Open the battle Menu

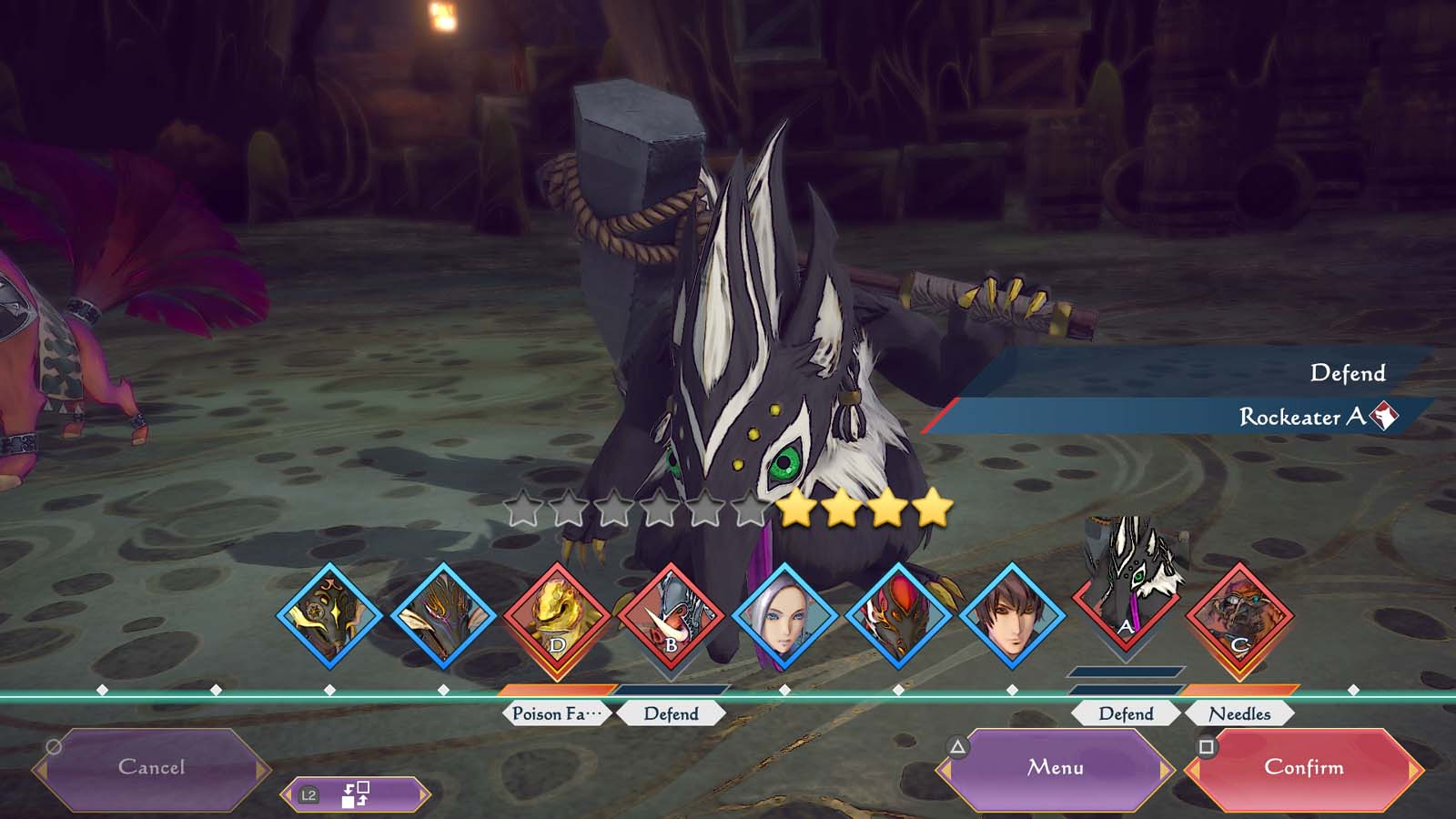click(x=1056, y=768)
